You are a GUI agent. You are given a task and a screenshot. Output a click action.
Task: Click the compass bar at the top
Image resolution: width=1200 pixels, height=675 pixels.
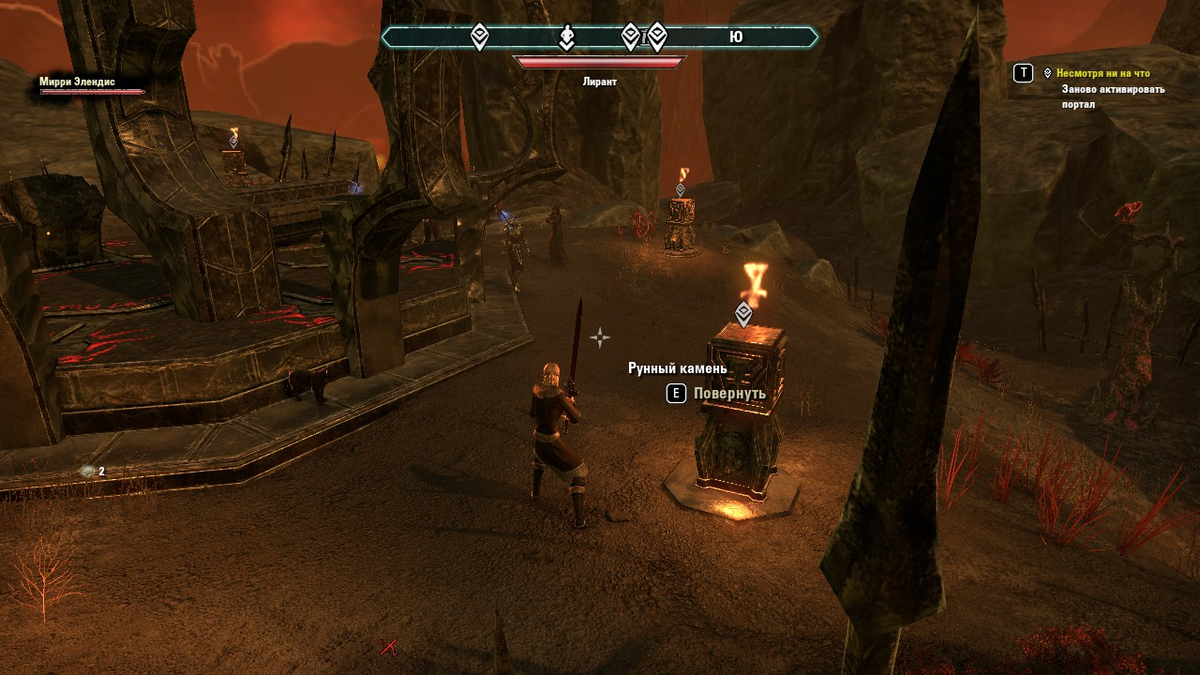coord(599,38)
